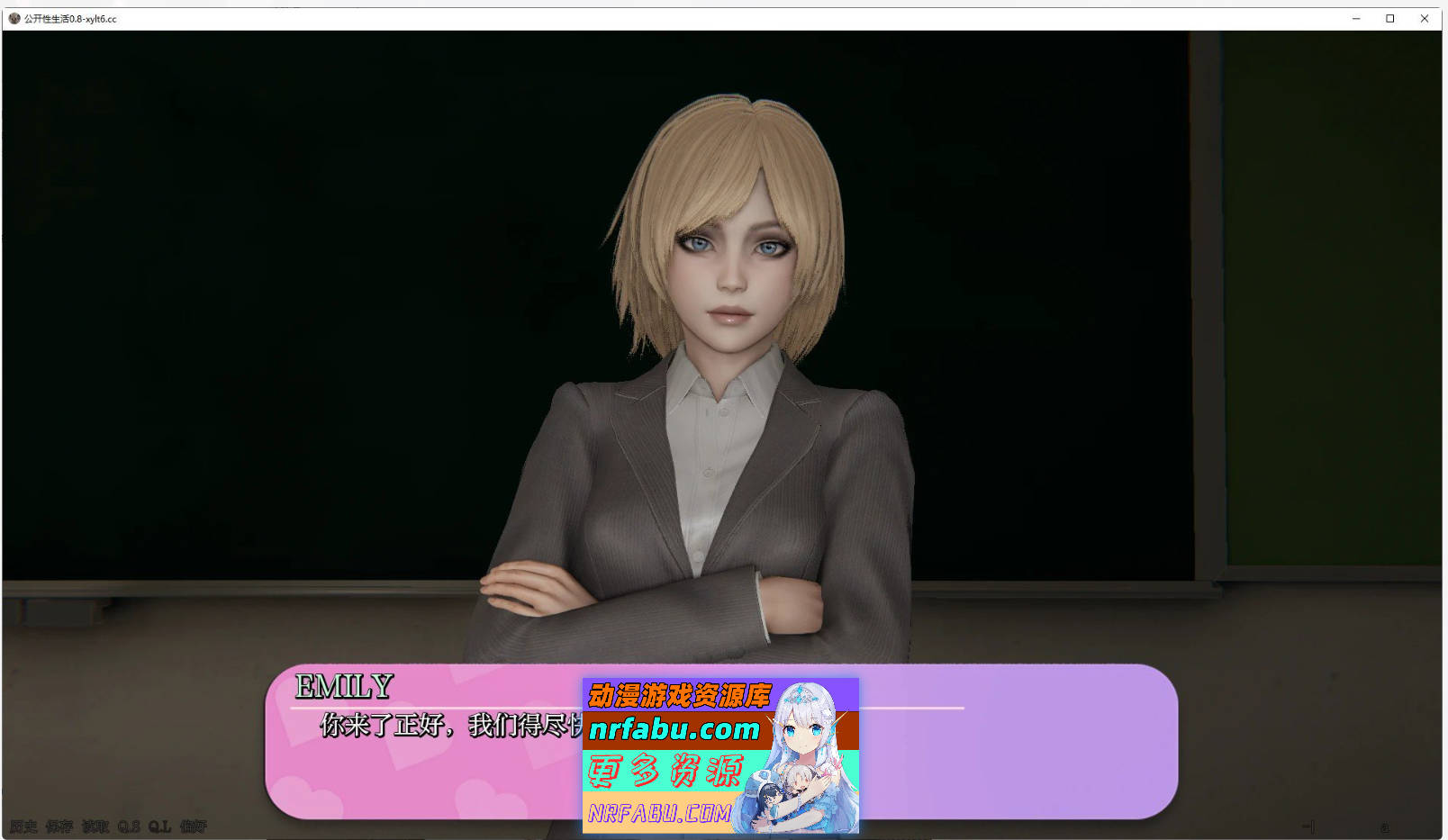Click the small icon left of bottom-right corner
The height and width of the screenshot is (840, 1448).
[1308, 826]
